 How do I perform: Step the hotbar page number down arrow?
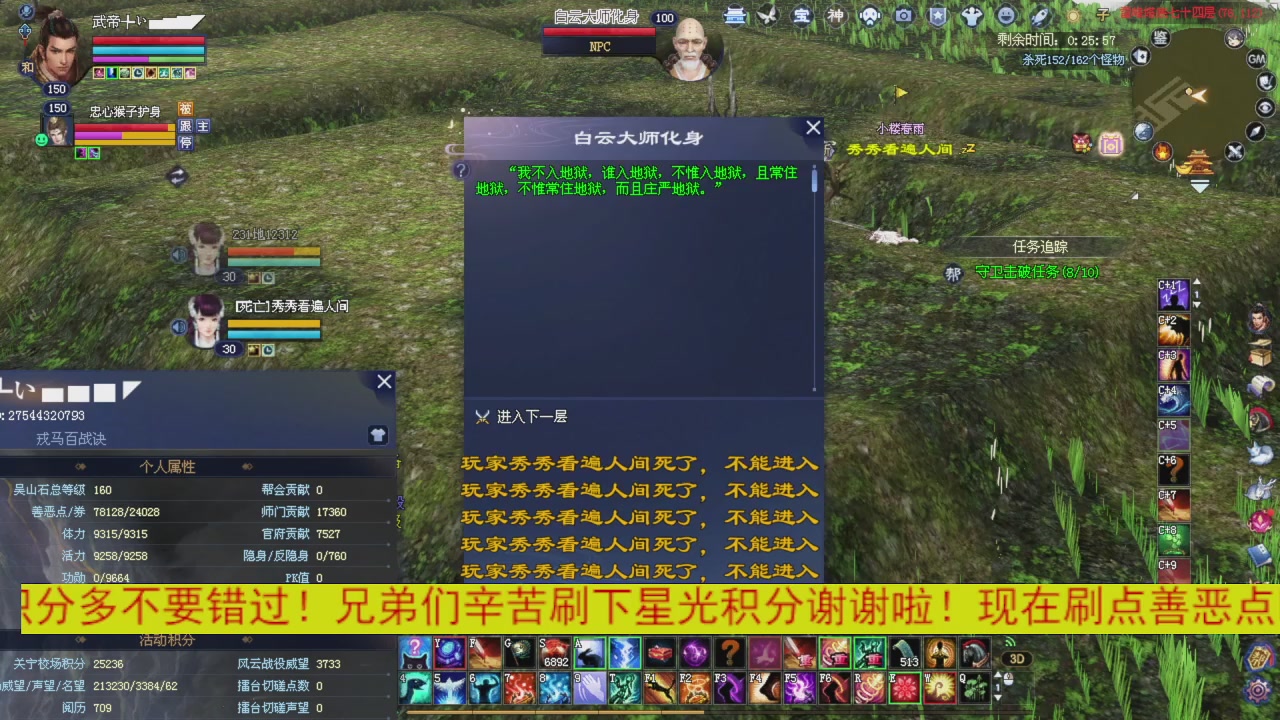pos(998,697)
